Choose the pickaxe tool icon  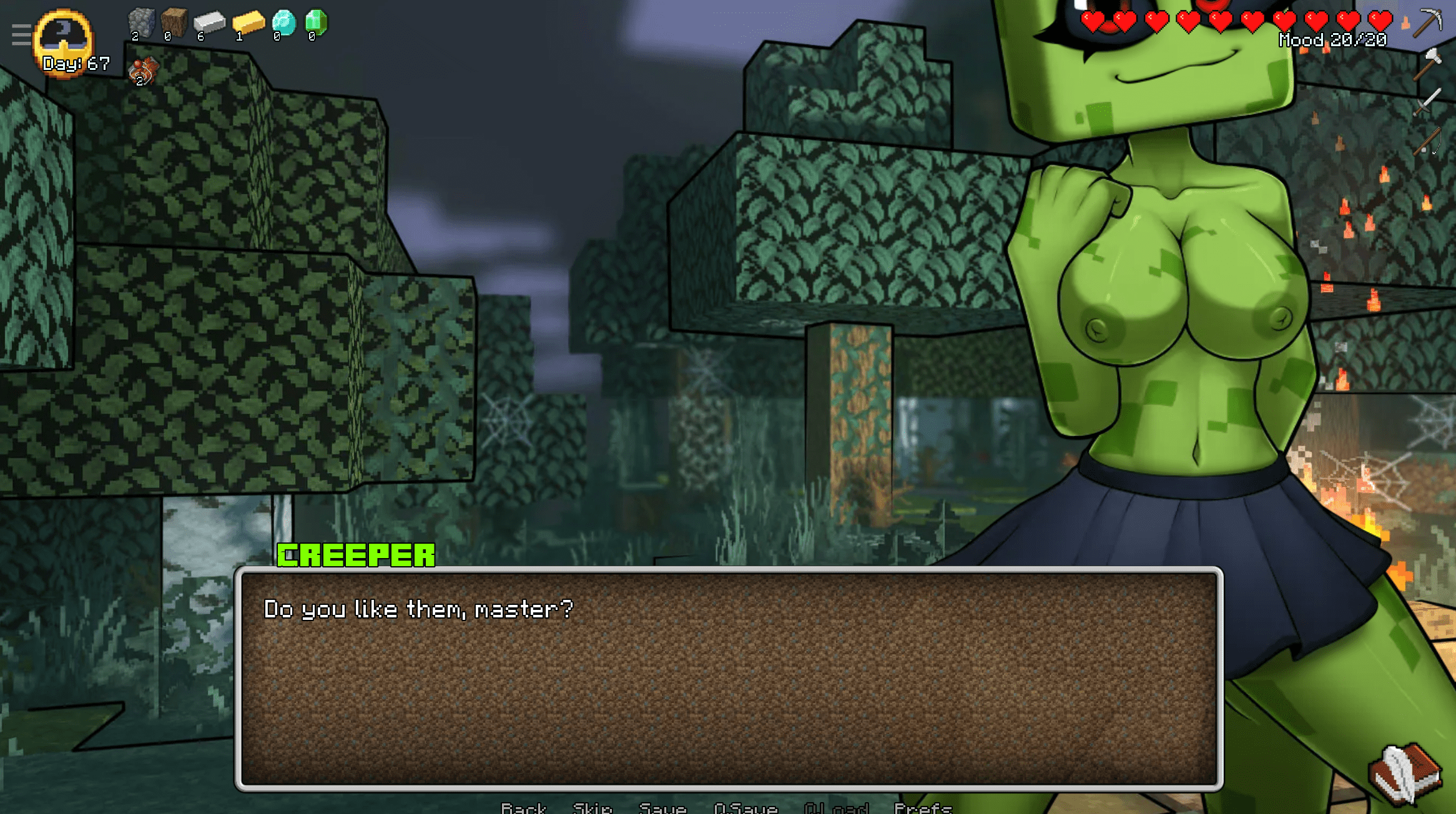click(x=1427, y=22)
